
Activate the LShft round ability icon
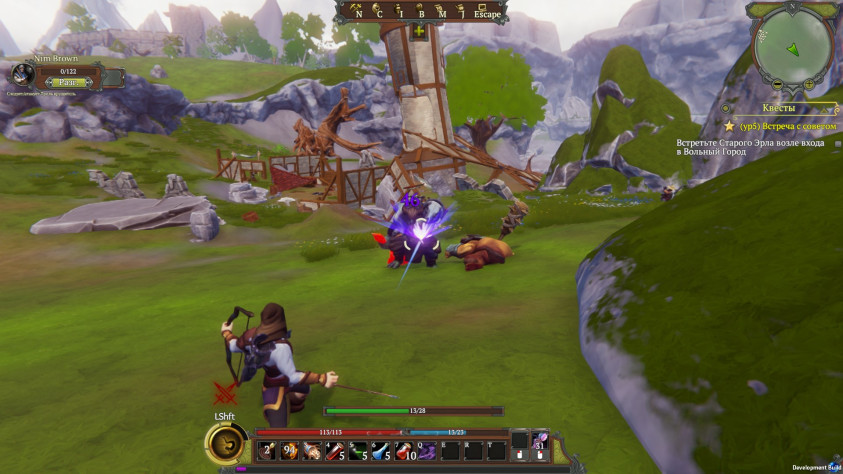pyautogui.click(x=227, y=441)
